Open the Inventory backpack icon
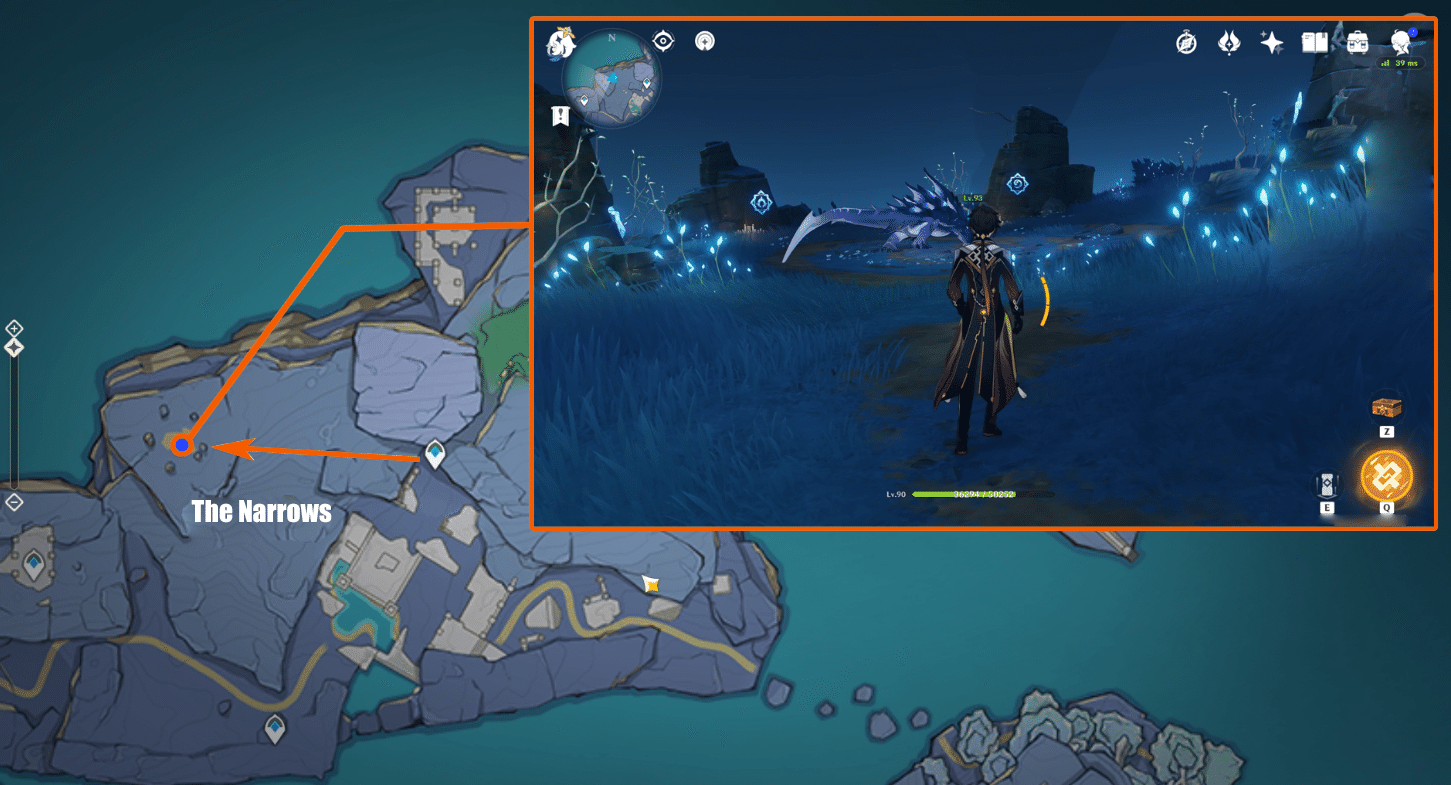1451x785 pixels. [1356, 43]
